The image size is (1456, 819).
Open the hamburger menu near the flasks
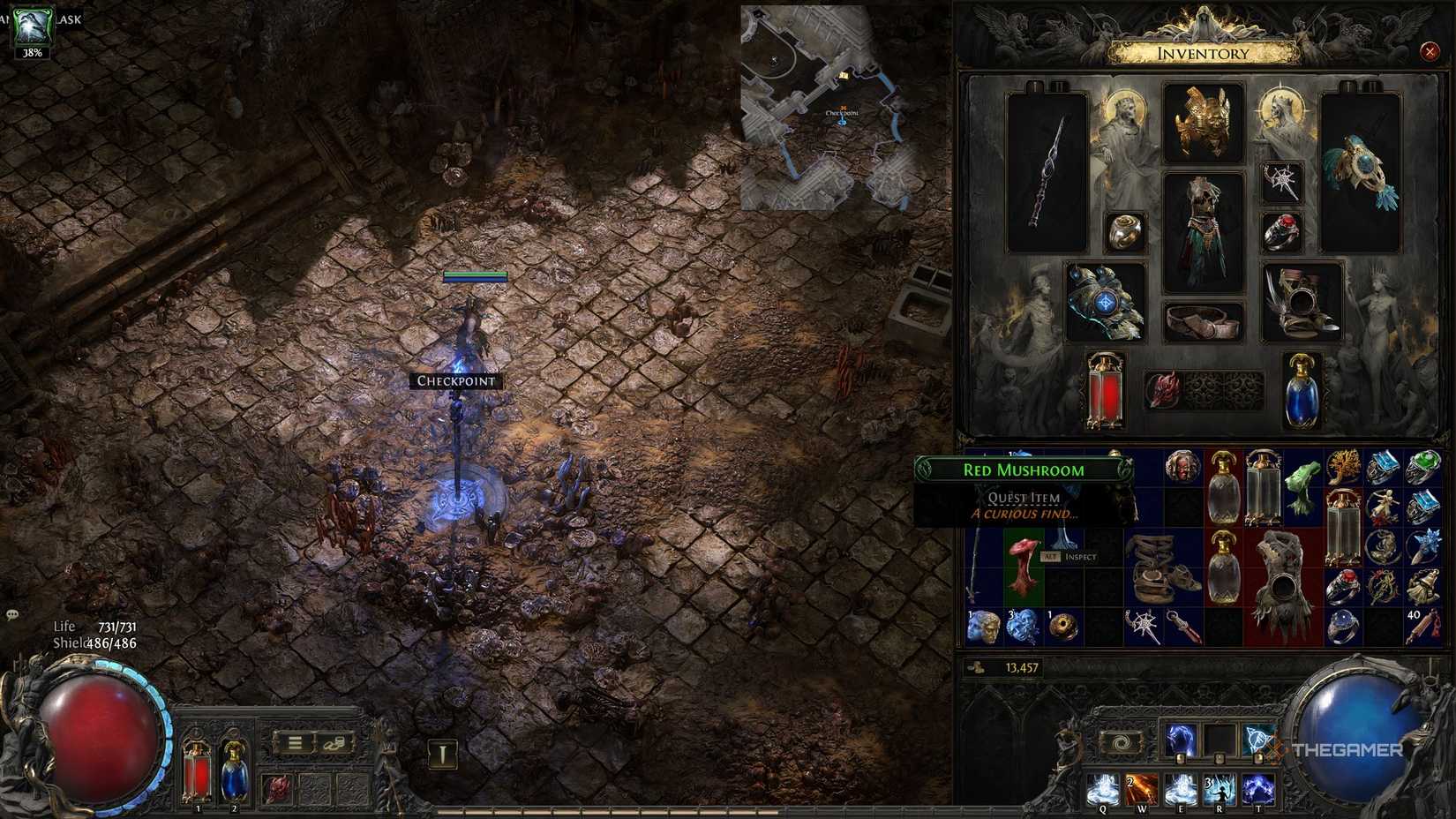coord(296,742)
